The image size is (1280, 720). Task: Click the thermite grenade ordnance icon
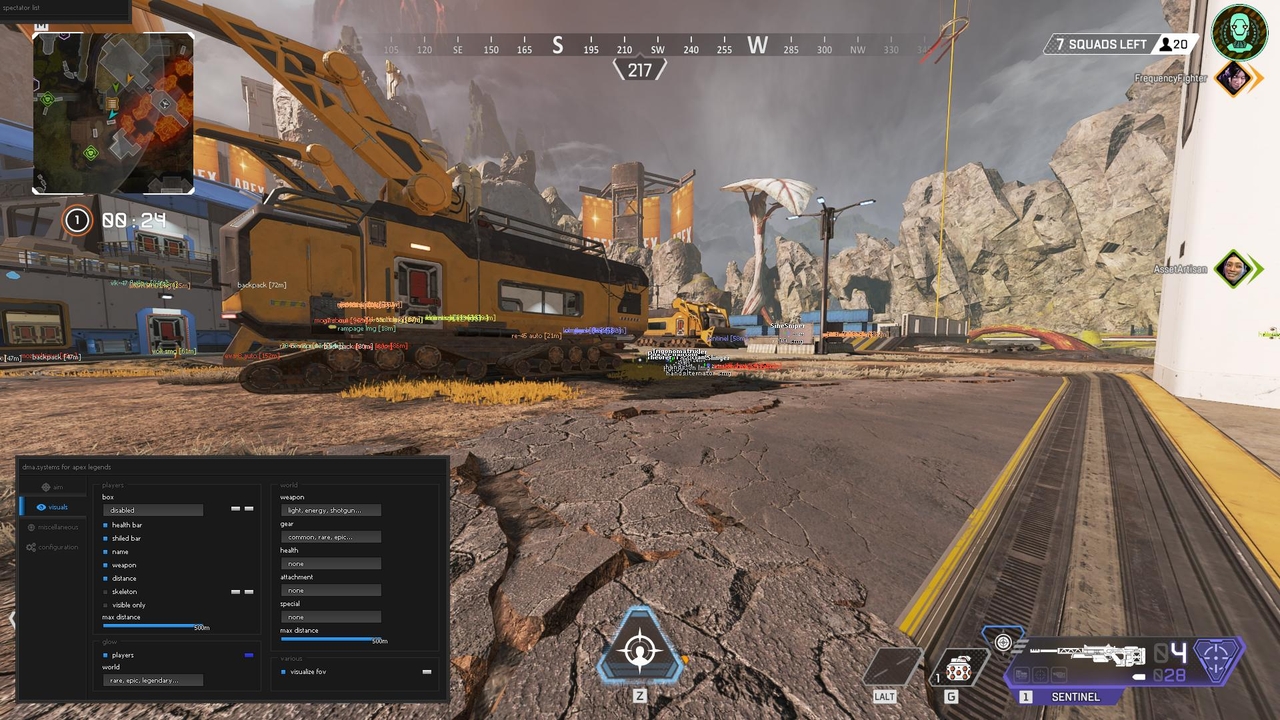point(957,667)
